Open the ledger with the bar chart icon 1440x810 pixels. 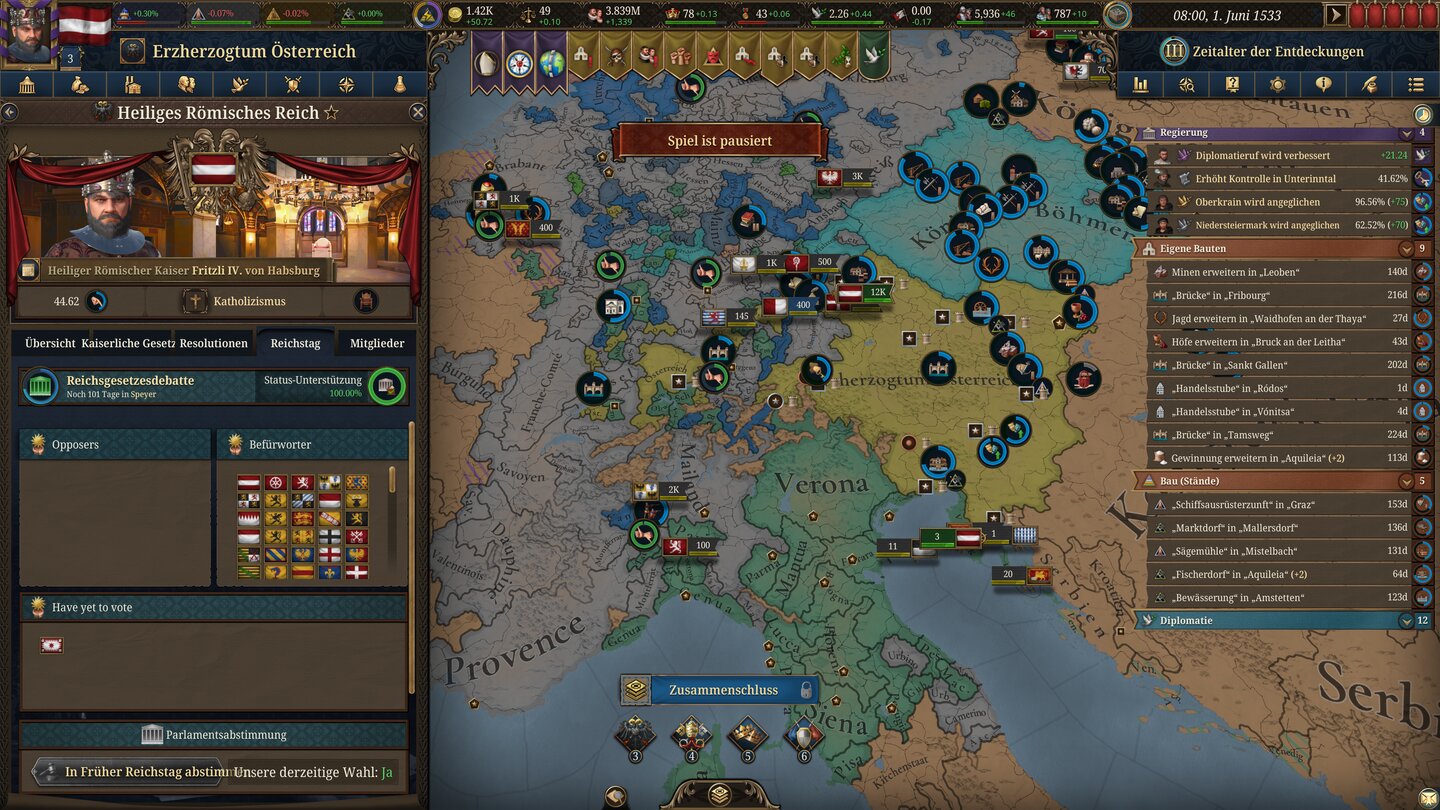coord(1140,84)
